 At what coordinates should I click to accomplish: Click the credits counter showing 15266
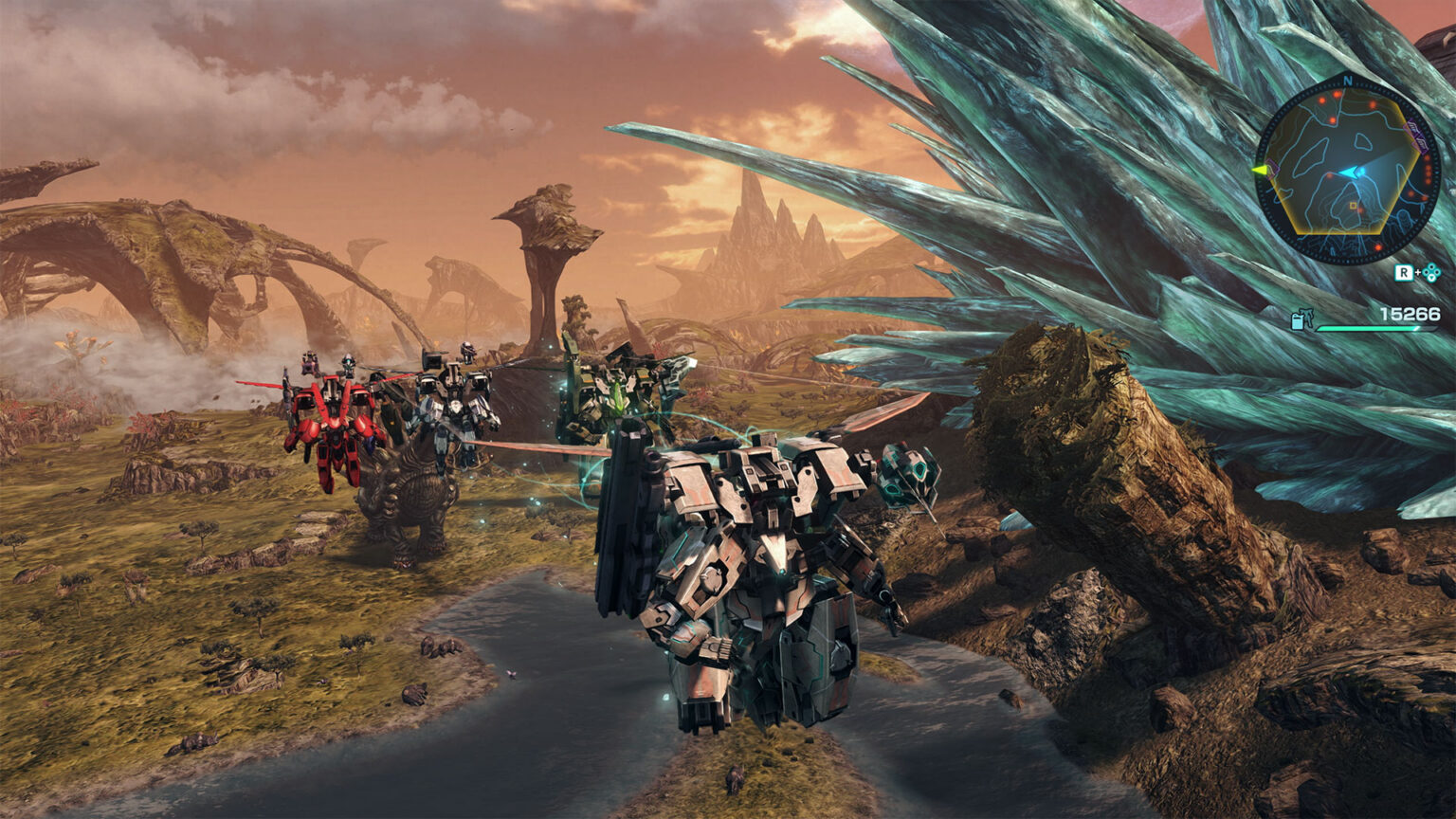click(1410, 312)
